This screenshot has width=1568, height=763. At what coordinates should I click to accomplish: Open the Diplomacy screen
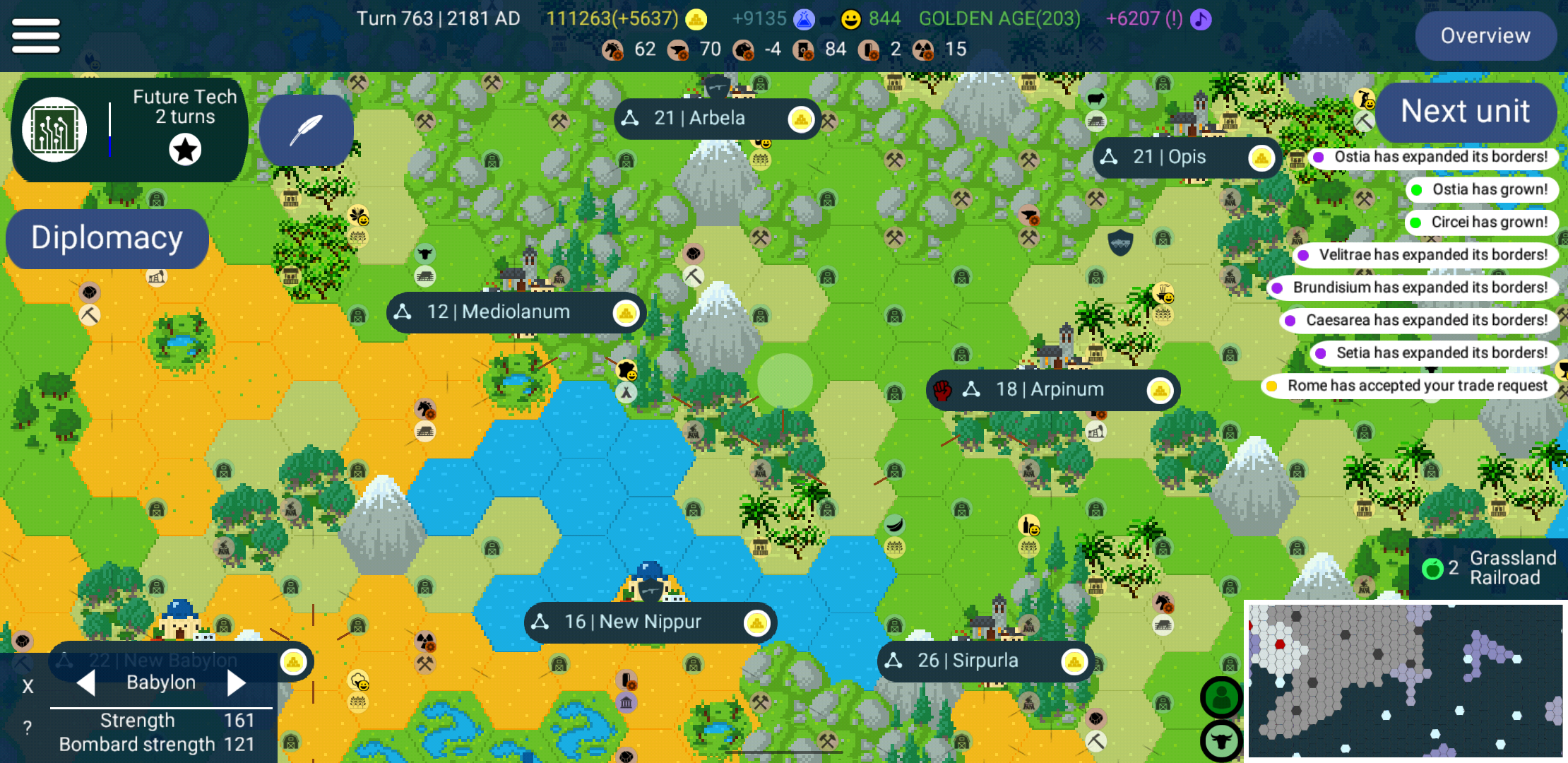[x=107, y=239]
